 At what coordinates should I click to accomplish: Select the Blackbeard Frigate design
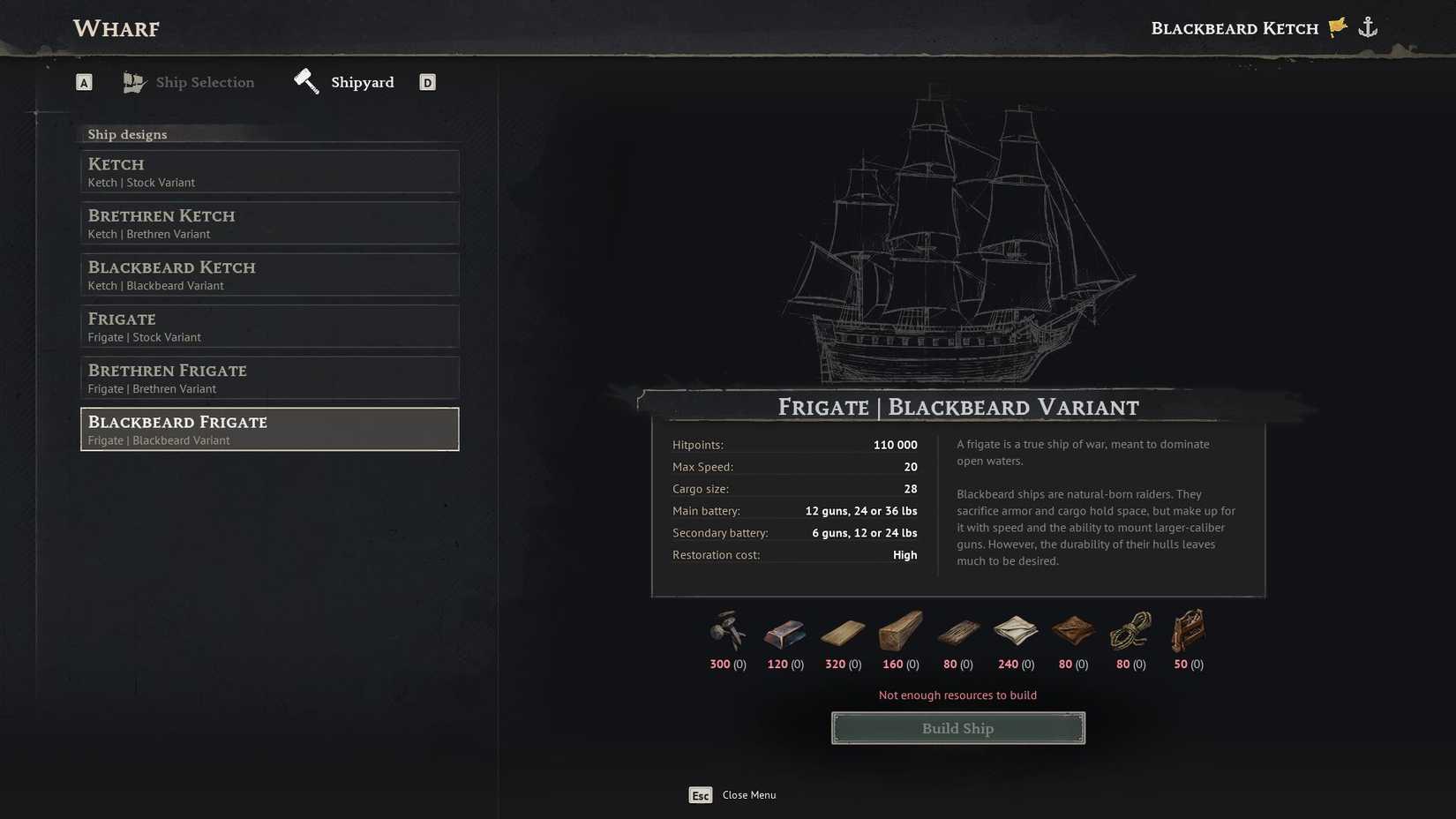[x=269, y=429]
